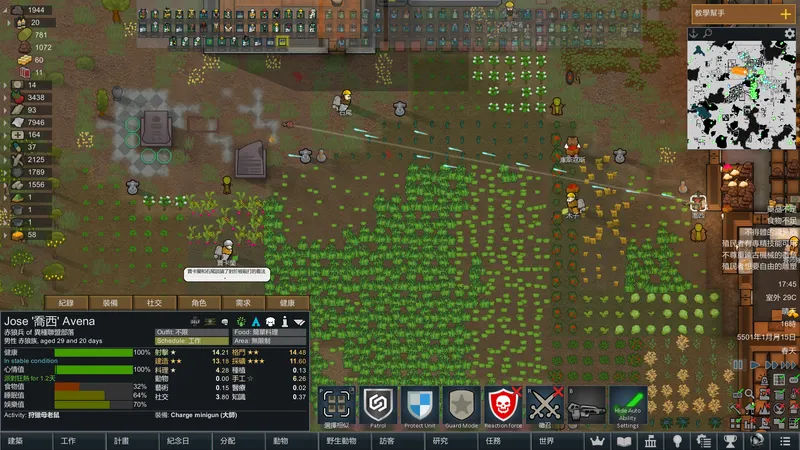800x450 pixels.
Task: Activate the Patrol command
Action: [x=379, y=407]
